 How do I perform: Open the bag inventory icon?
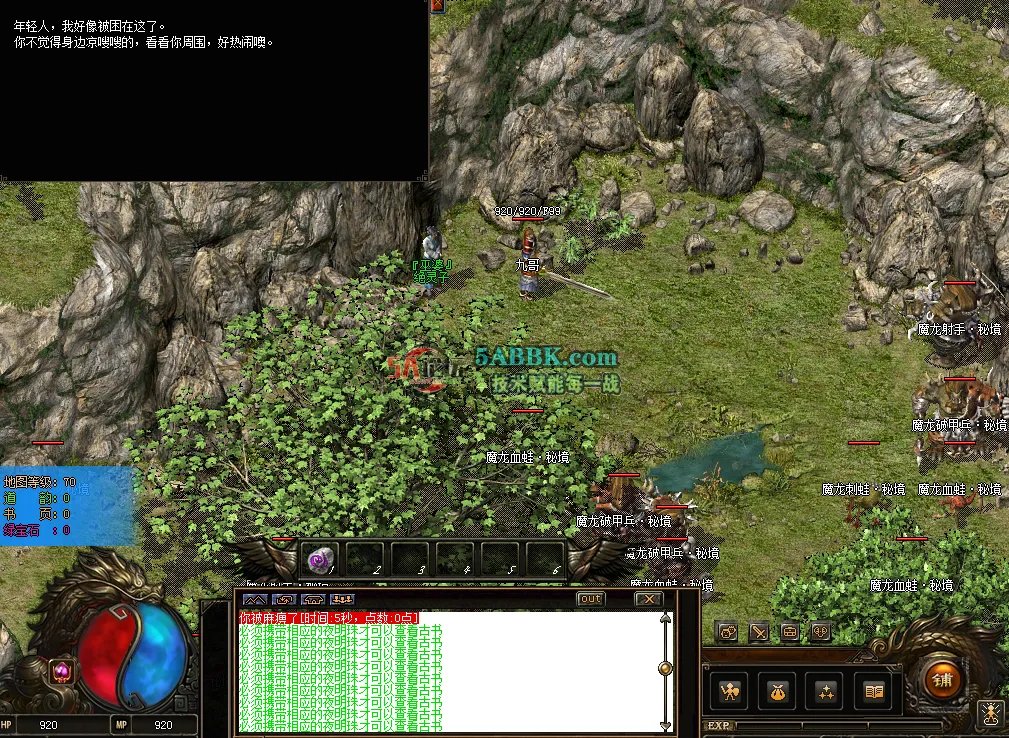[x=779, y=691]
